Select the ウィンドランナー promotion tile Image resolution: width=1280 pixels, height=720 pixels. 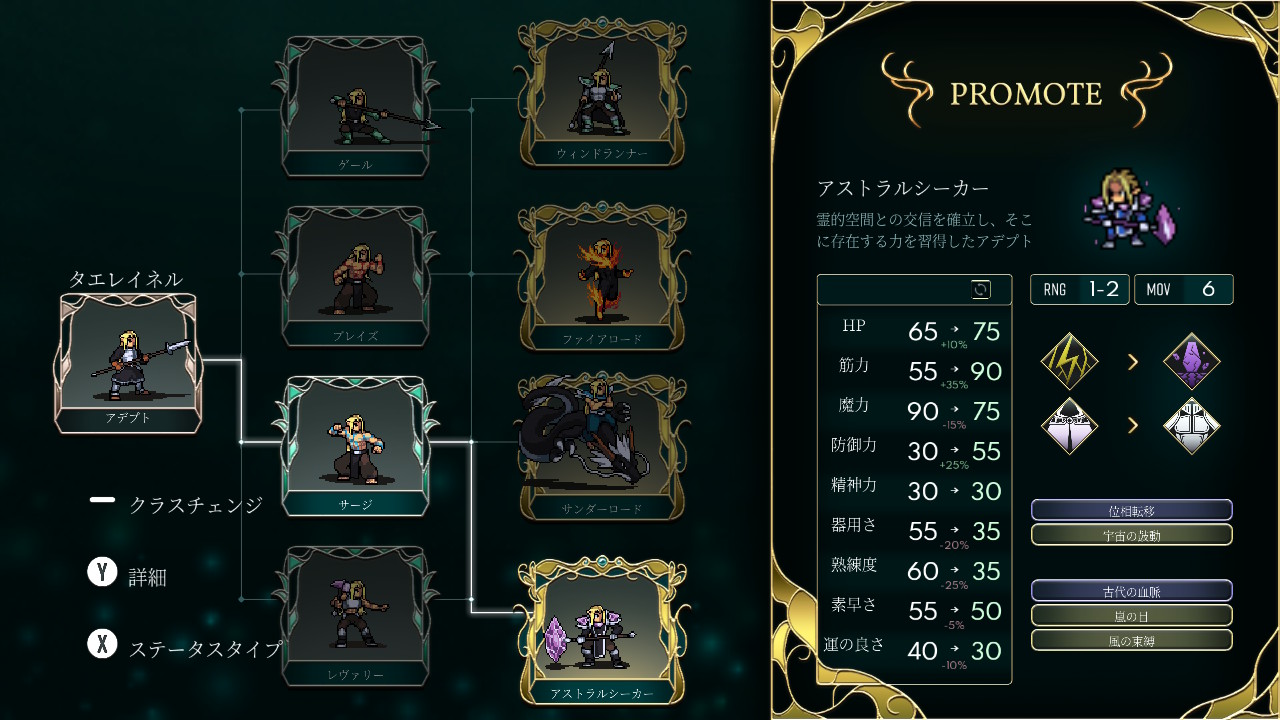601,93
